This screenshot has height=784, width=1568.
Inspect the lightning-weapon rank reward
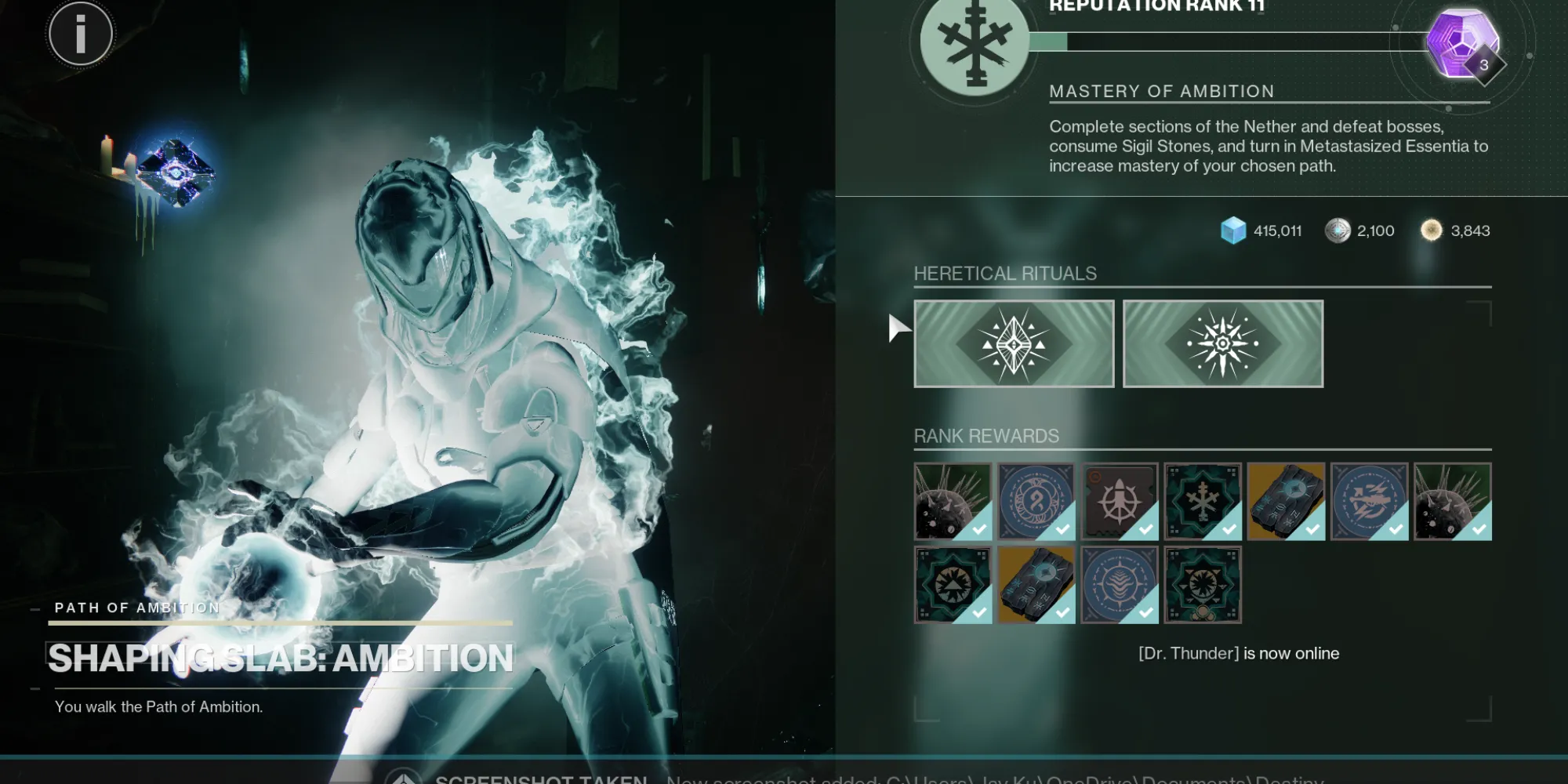coord(1369,502)
